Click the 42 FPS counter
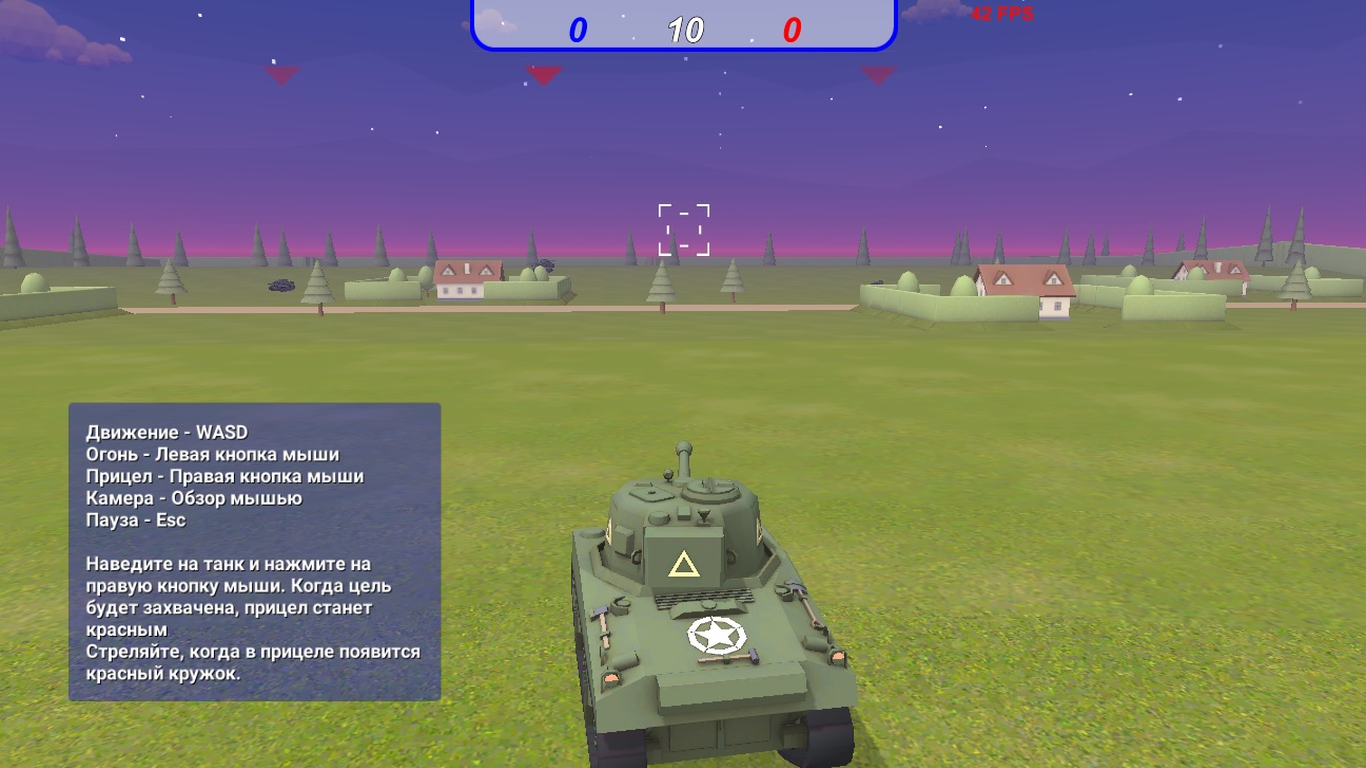 pos(1001,14)
